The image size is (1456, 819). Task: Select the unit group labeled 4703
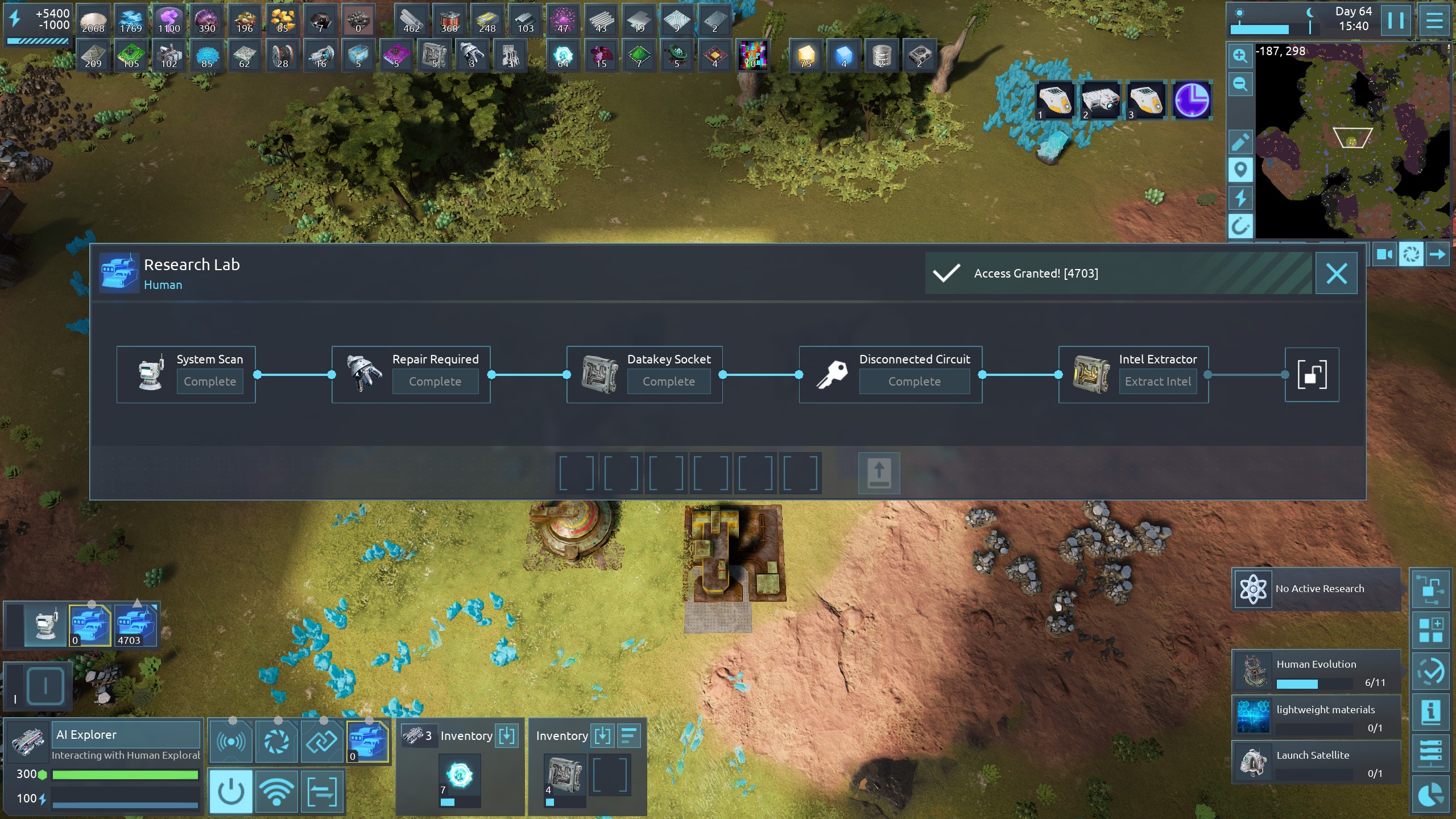click(x=135, y=625)
